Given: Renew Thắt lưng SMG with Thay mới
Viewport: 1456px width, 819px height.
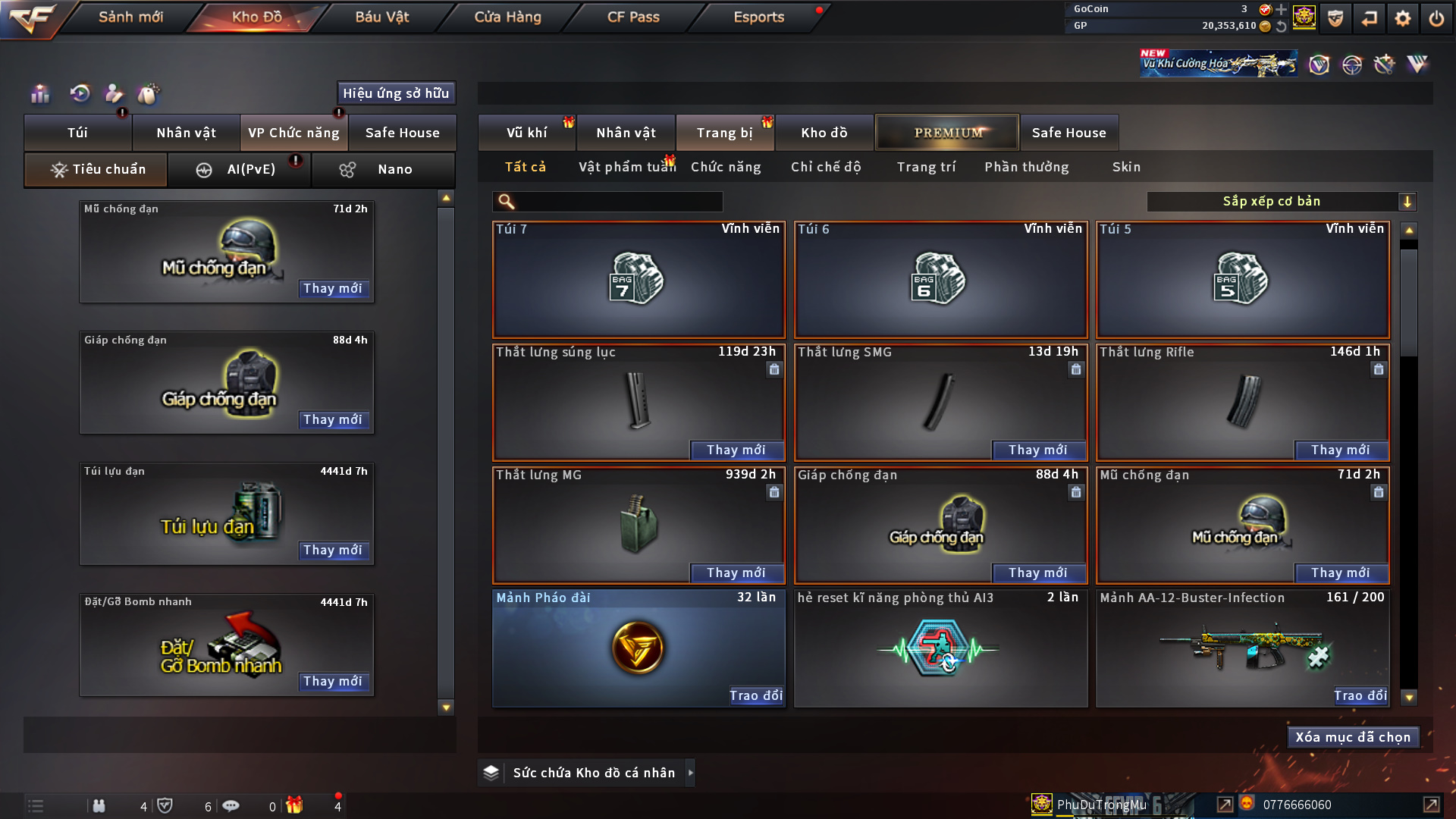Looking at the screenshot, I should 1037,450.
